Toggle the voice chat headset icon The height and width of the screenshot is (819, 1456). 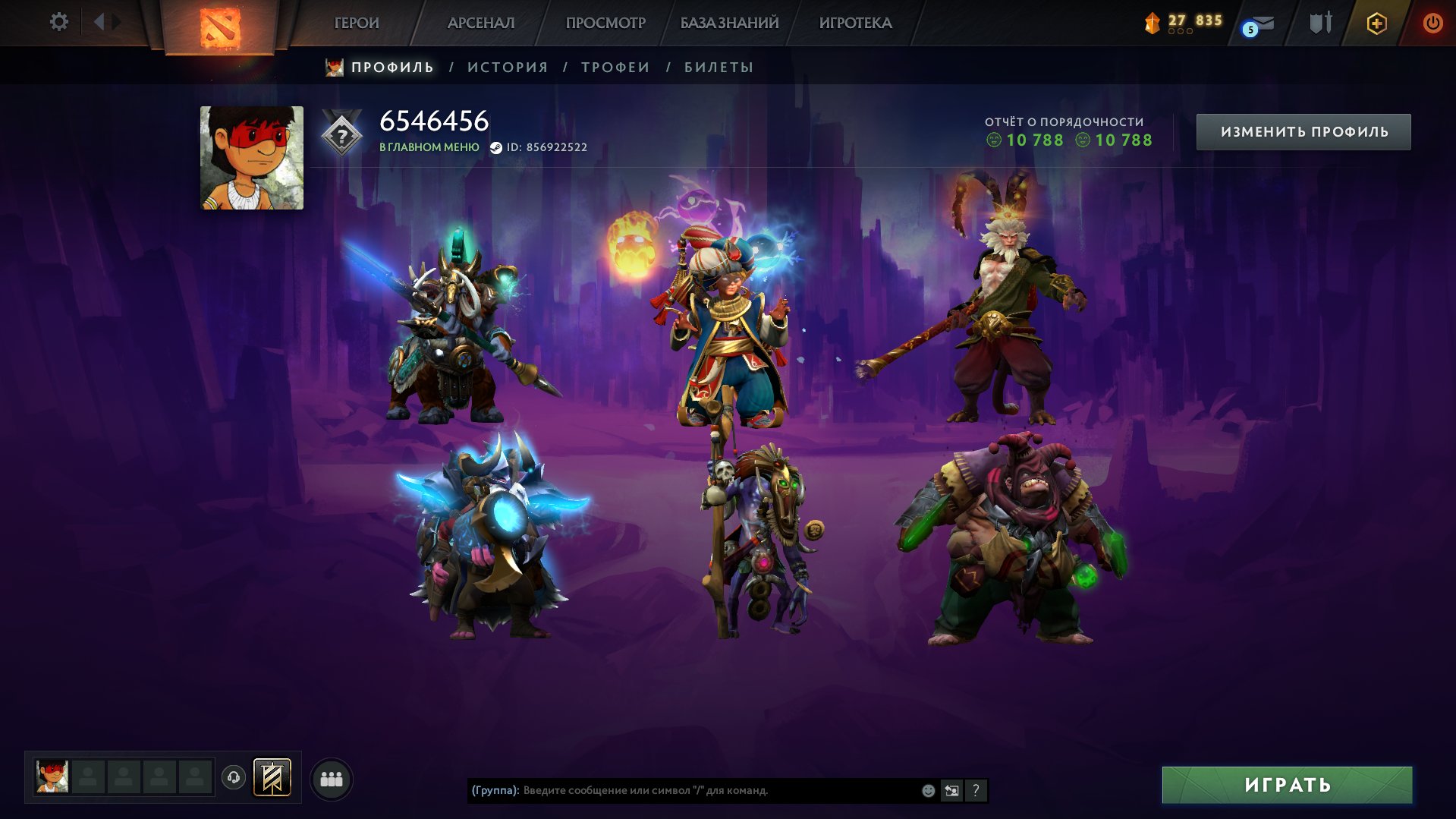click(x=234, y=777)
